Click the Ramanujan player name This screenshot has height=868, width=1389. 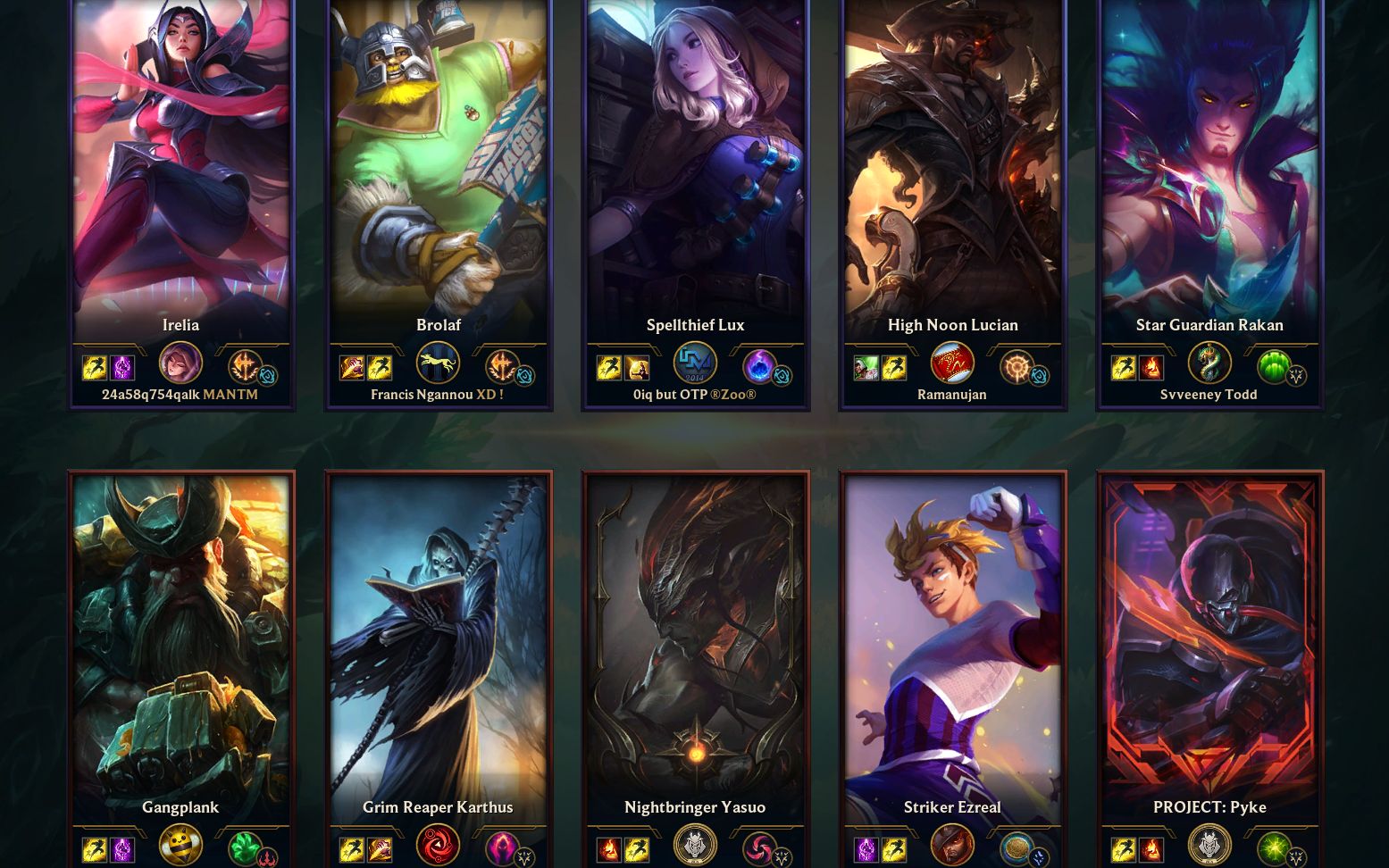(952, 395)
